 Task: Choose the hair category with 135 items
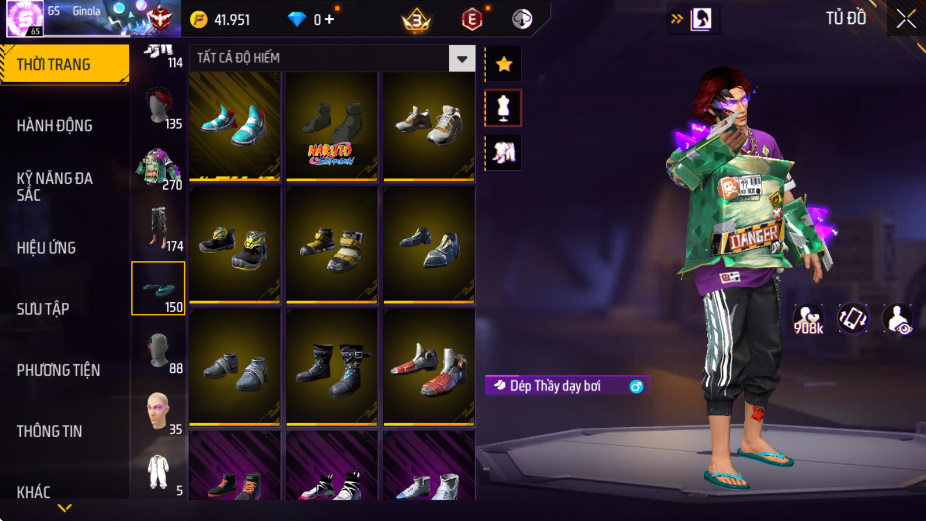pyautogui.click(x=158, y=108)
